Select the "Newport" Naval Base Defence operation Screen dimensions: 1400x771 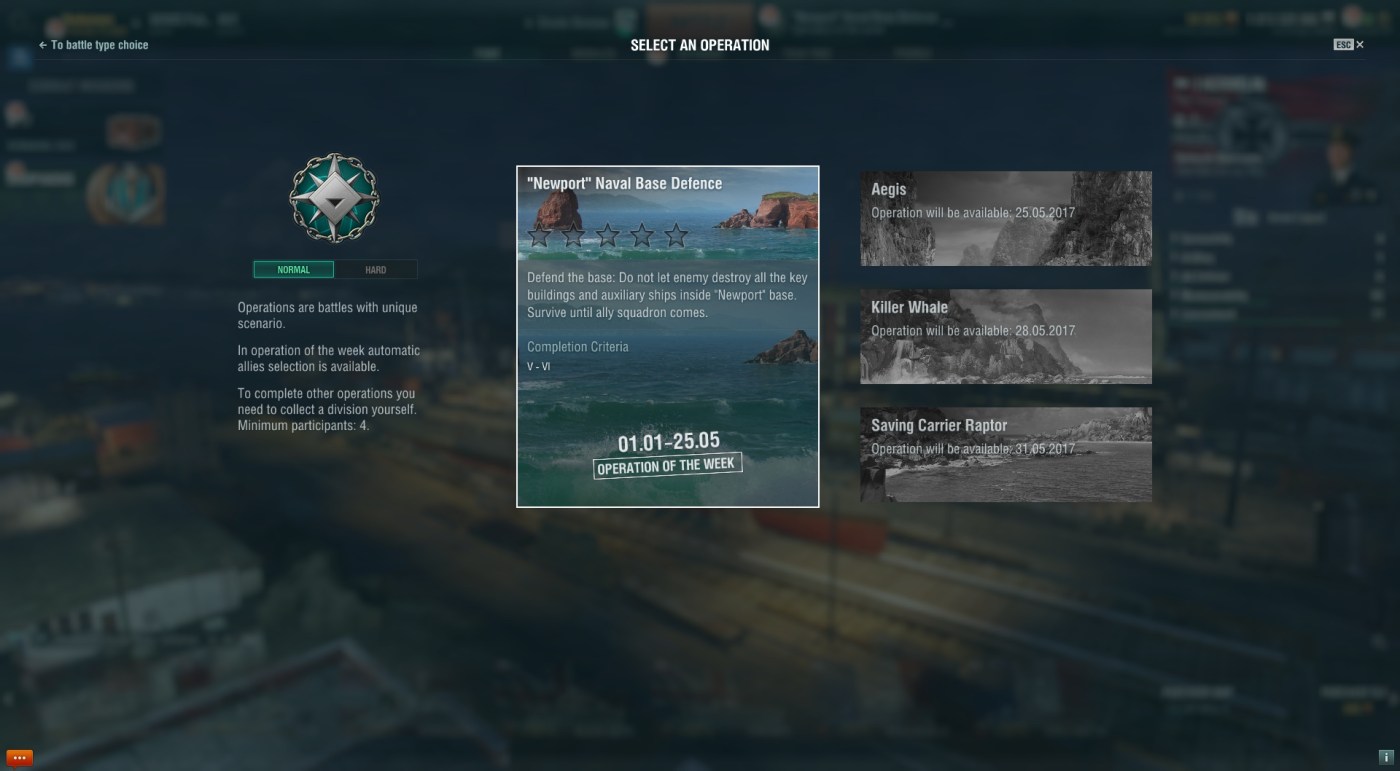(667, 336)
